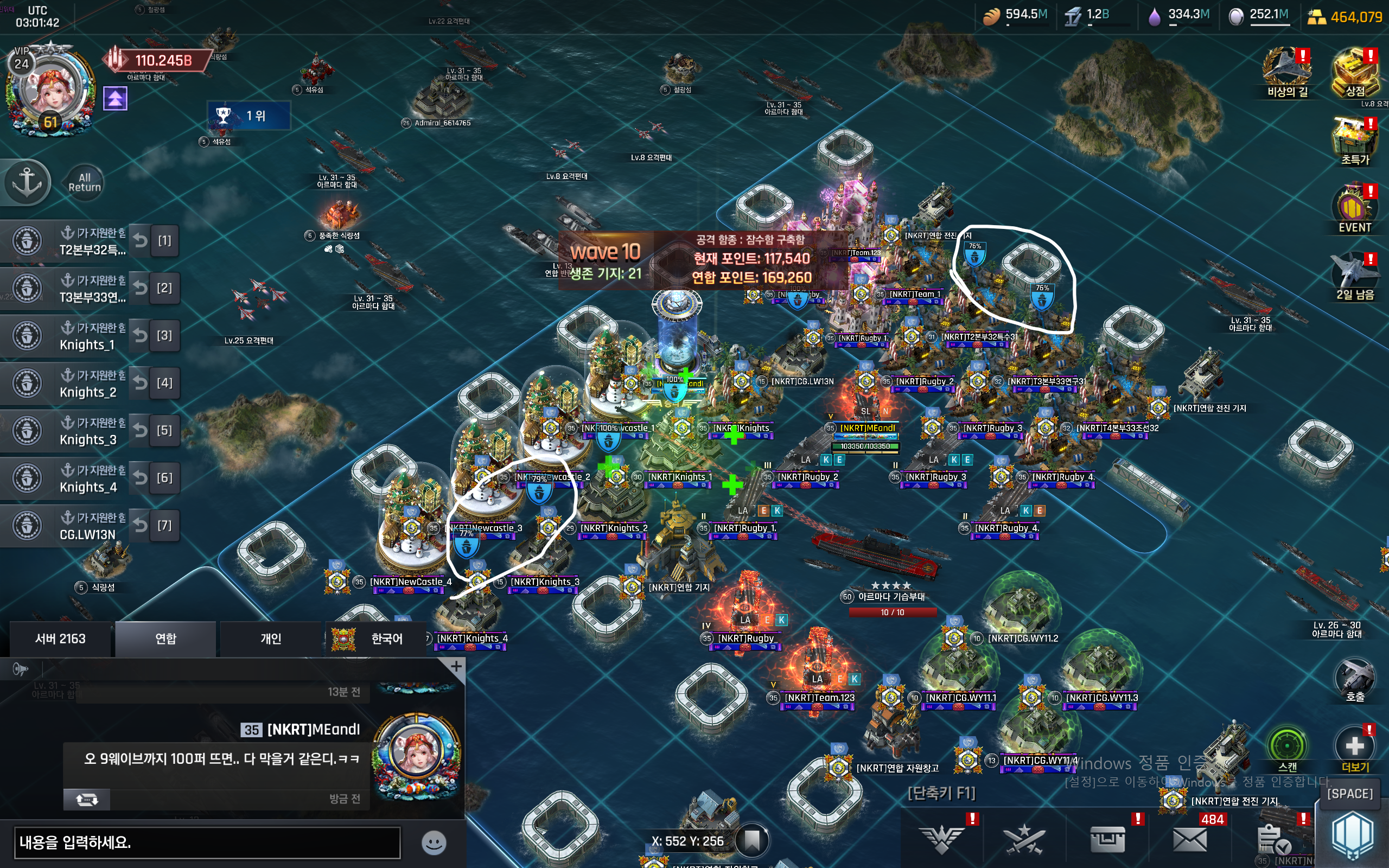The height and width of the screenshot is (868, 1389).
Task: Open the player avatar profile
Action: (52, 92)
